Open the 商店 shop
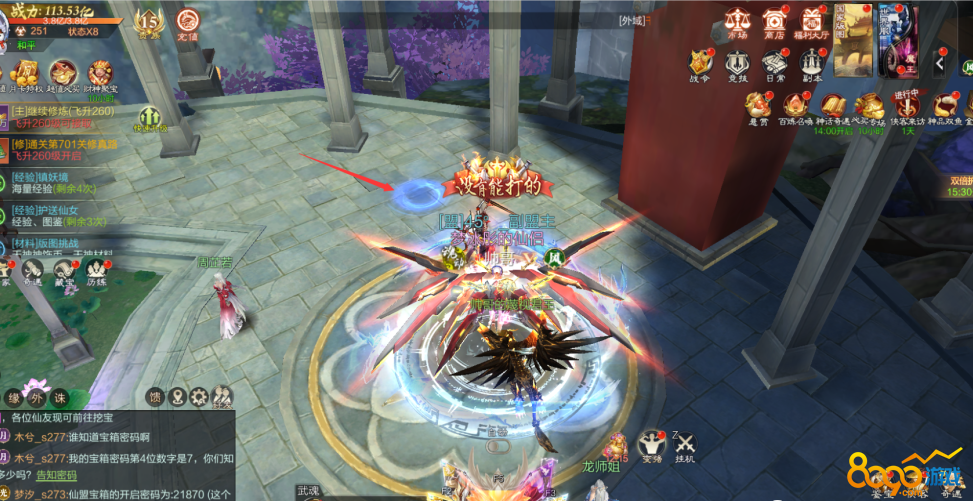This screenshot has height=501, width=973. pos(774,22)
